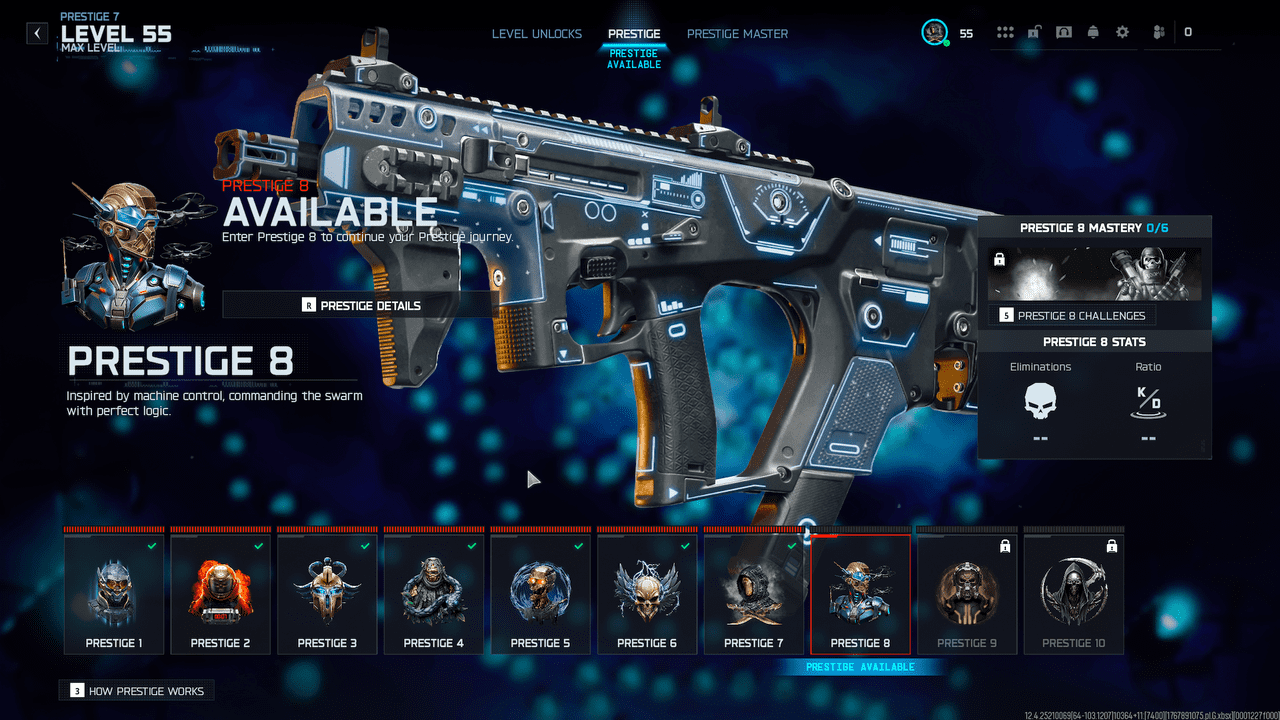Image resolution: width=1280 pixels, height=720 pixels.
Task: Select the Prestige 1 emblem tile
Action: click(114, 594)
